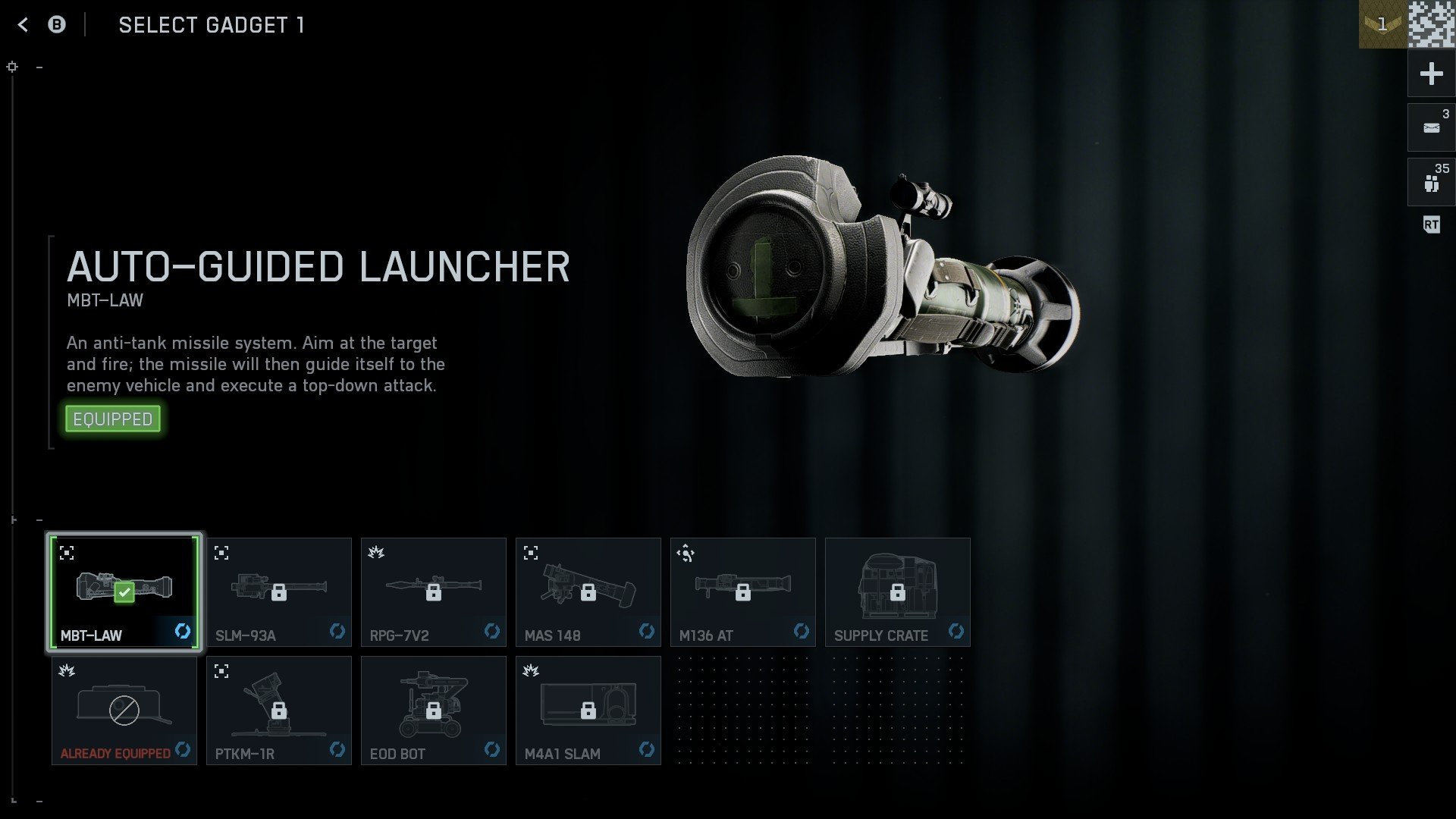Open the player card QR code emblem
Viewport: 1456px width, 819px height.
click(x=1430, y=25)
